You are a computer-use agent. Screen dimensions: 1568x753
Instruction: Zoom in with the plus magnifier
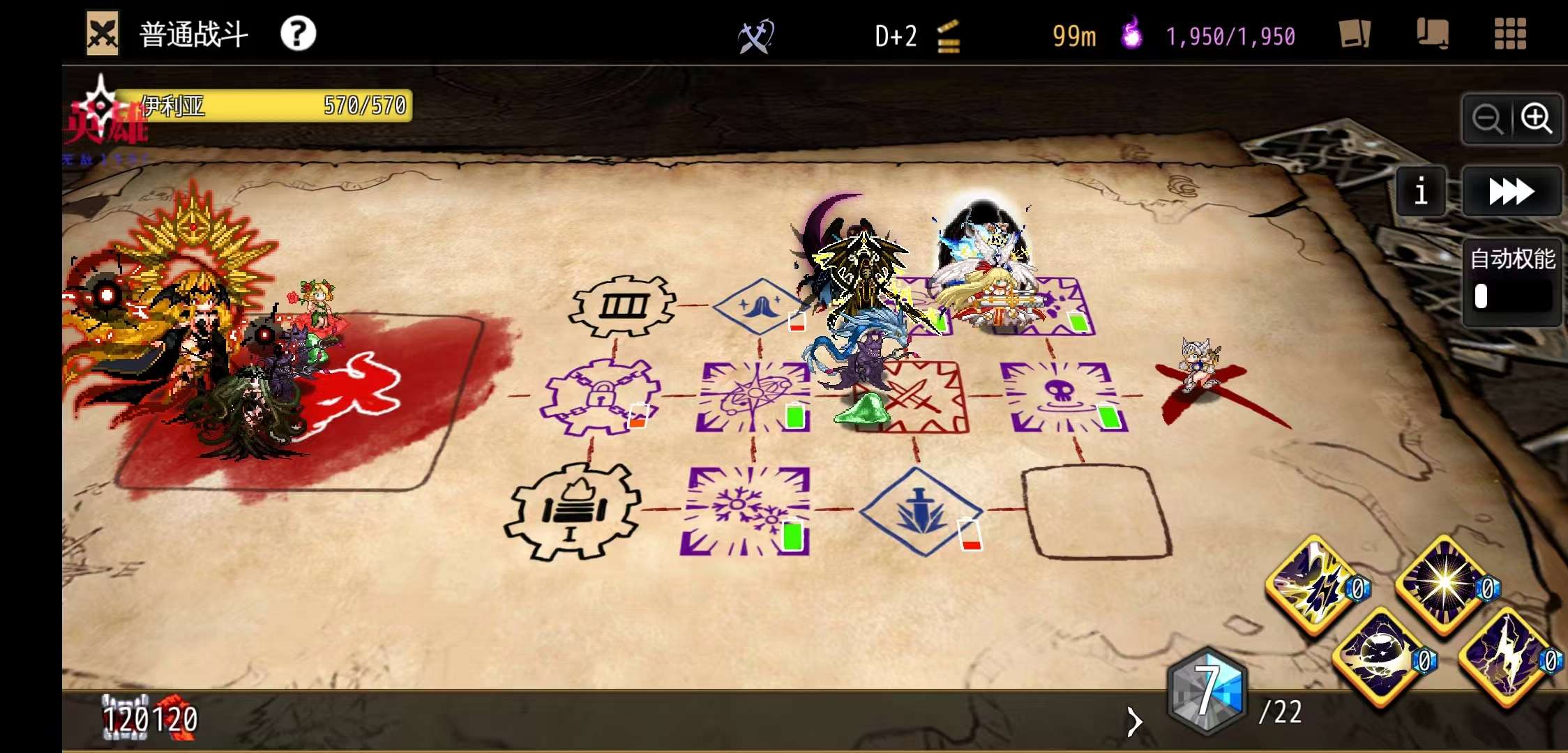pos(1536,119)
